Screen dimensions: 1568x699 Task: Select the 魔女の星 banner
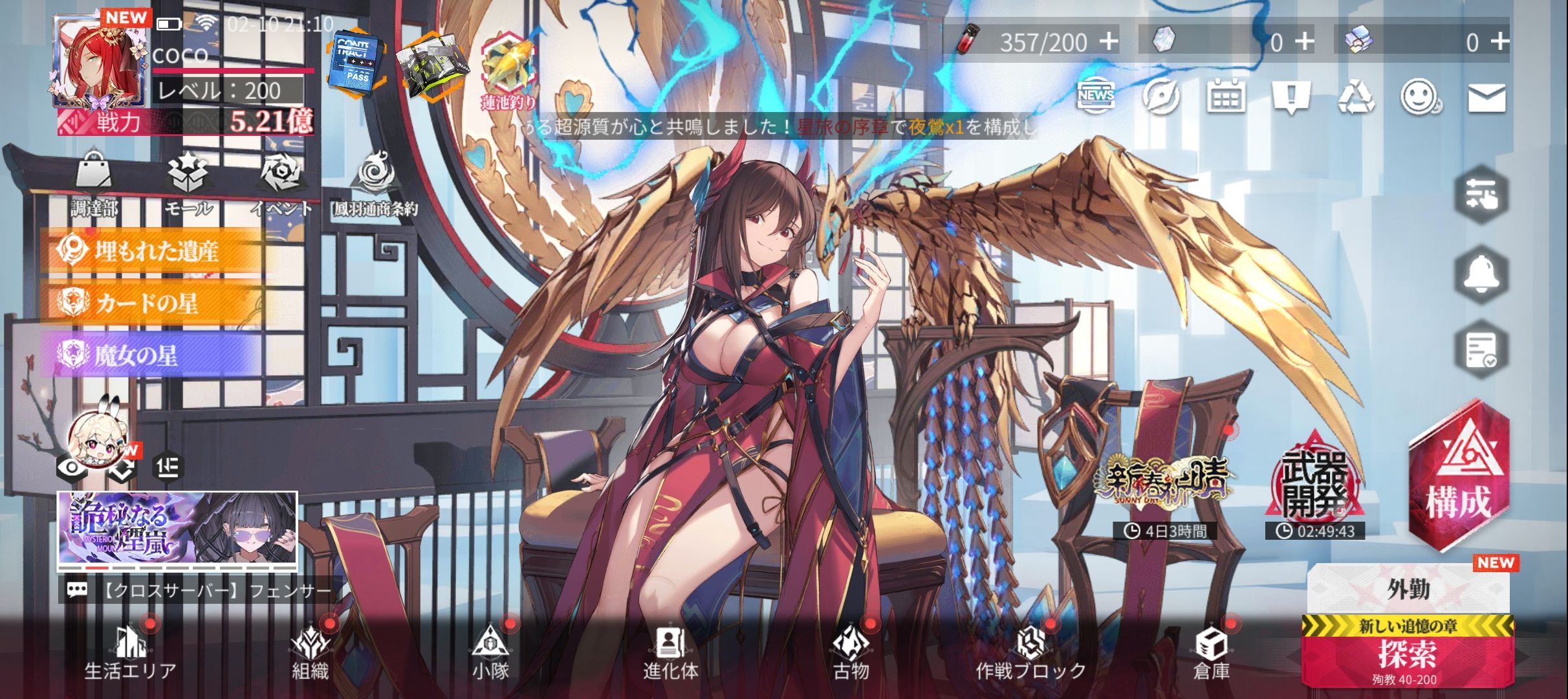pyautogui.click(x=153, y=355)
